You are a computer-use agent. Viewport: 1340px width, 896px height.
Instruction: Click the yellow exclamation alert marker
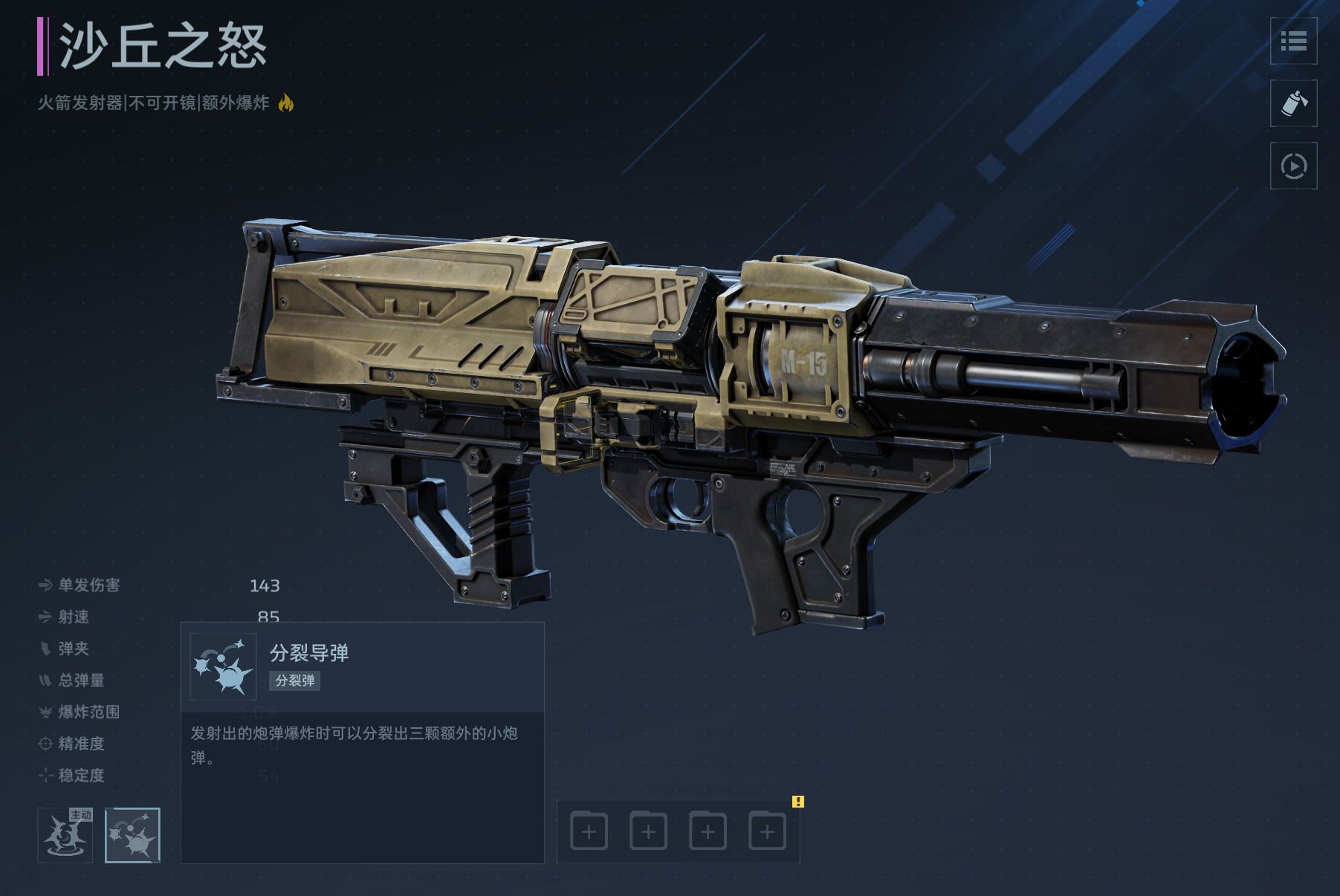[x=797, y=802]
